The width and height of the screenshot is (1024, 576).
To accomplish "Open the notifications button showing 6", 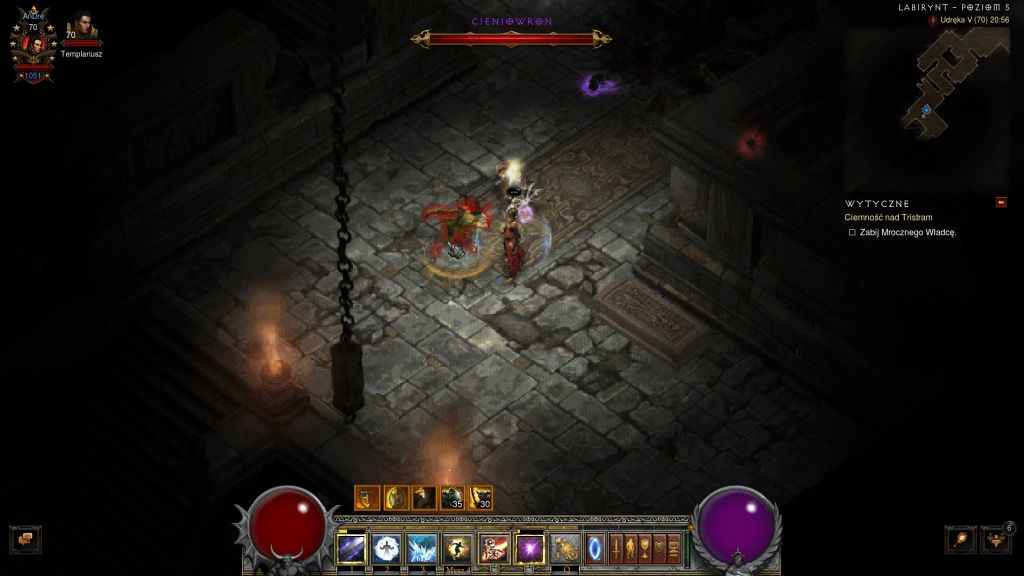I will [994, 539].
